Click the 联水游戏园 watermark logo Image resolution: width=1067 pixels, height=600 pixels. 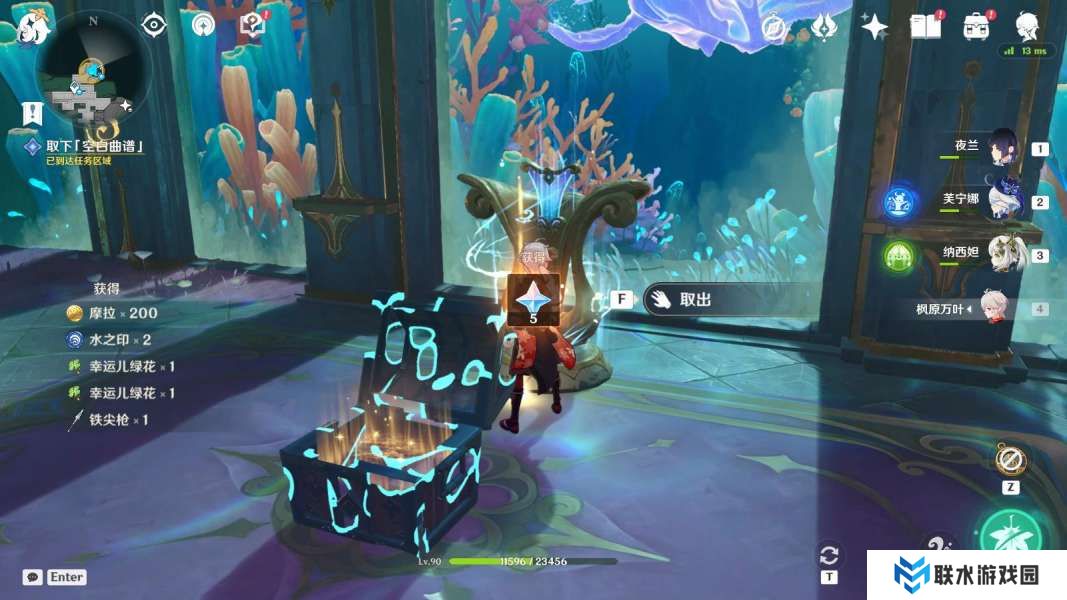click(x=965, y=575)
